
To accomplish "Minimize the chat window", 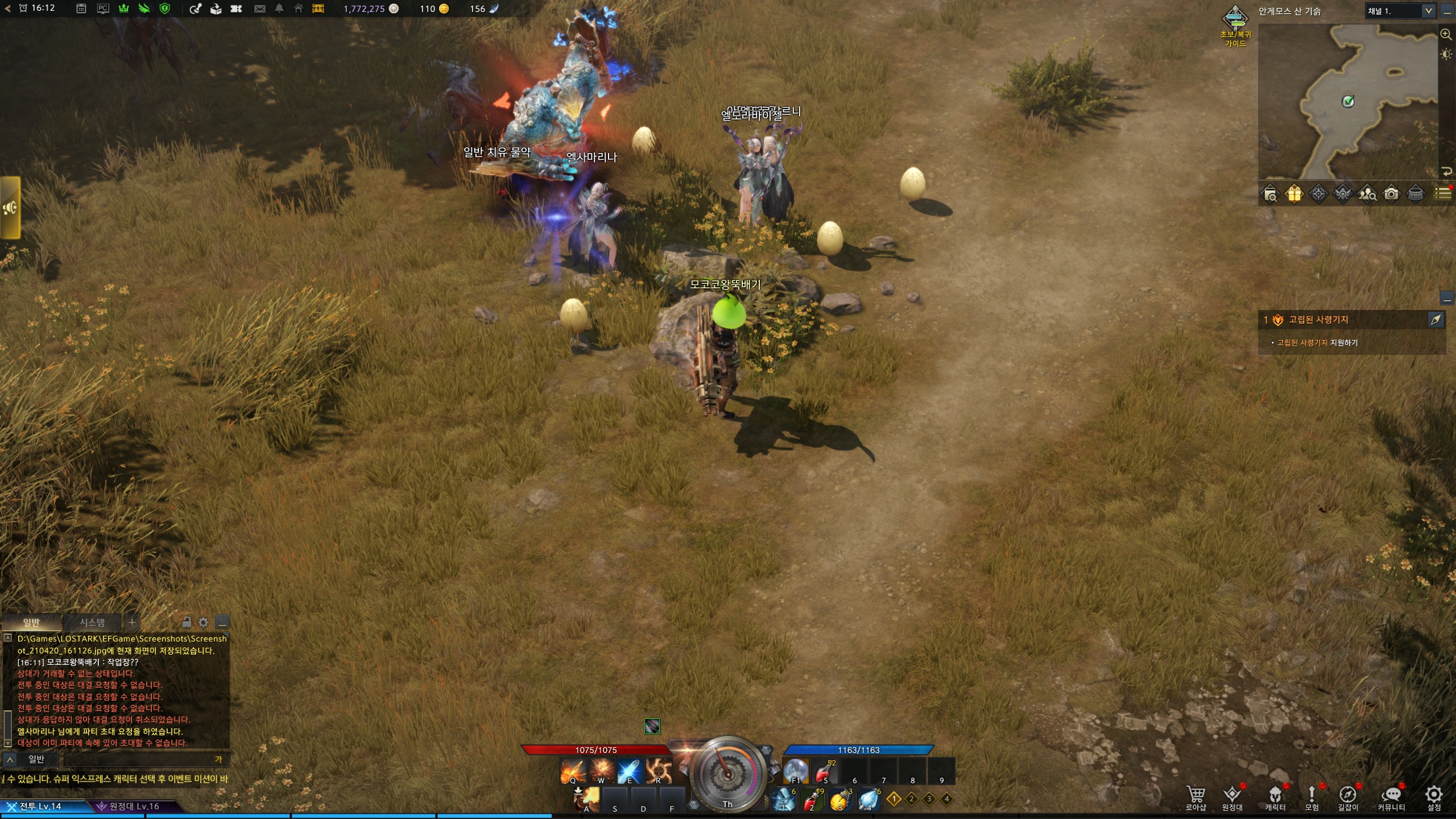I will (x=222, y=623).
